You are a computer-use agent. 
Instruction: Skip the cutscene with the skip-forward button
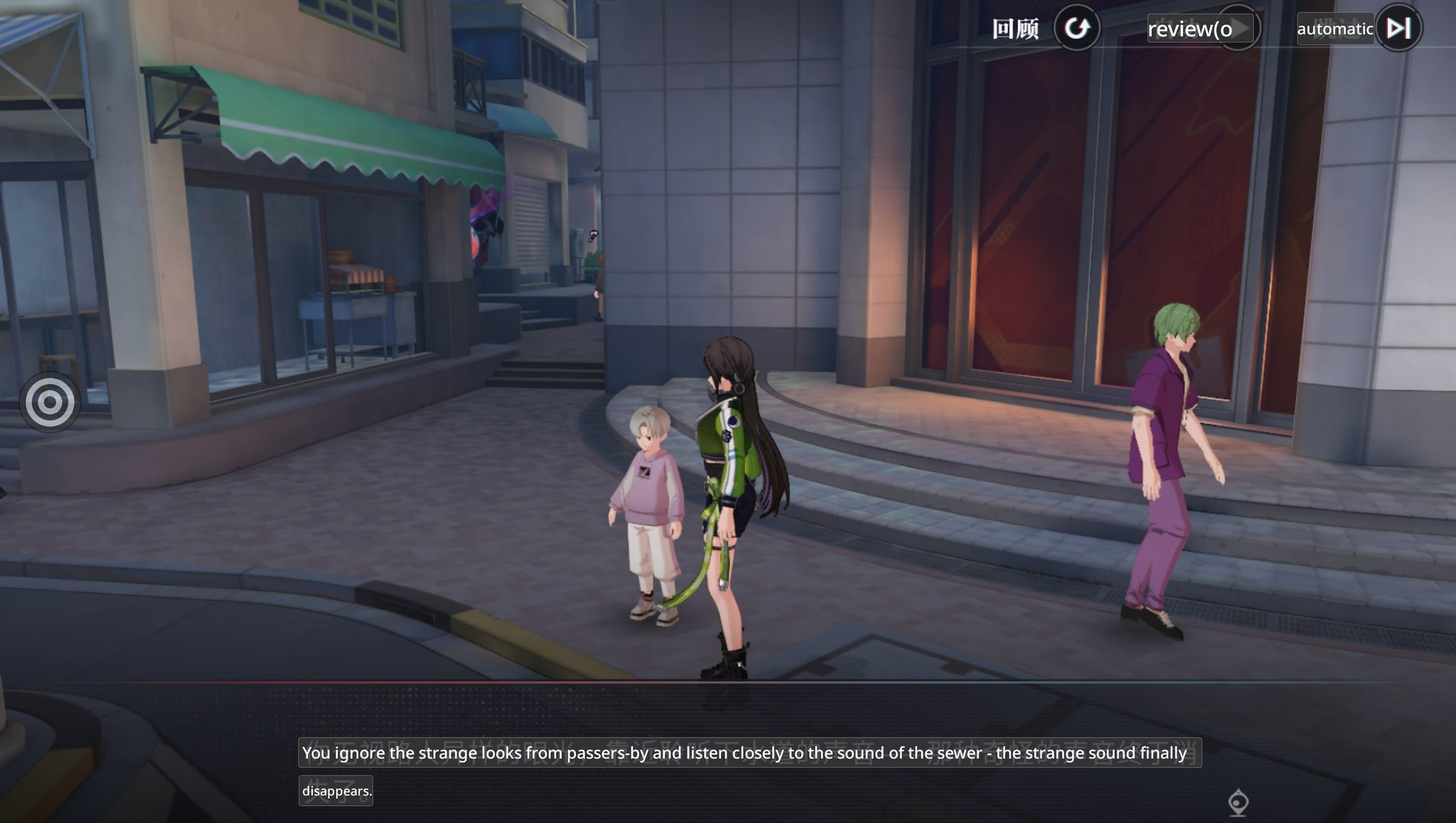pos(1398,28)
